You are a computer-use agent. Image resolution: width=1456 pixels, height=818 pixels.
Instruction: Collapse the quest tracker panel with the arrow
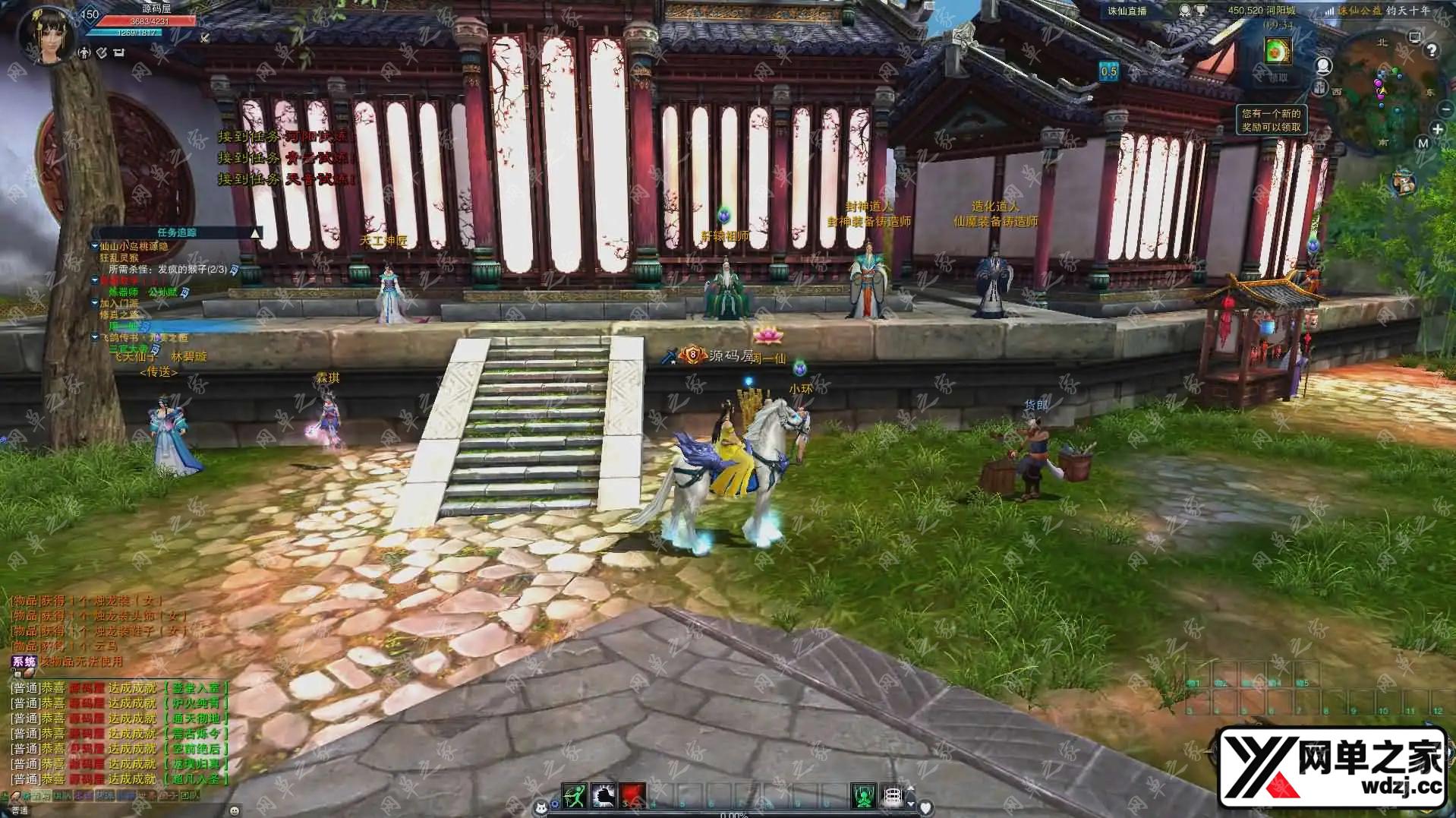(x=256, y=232)
